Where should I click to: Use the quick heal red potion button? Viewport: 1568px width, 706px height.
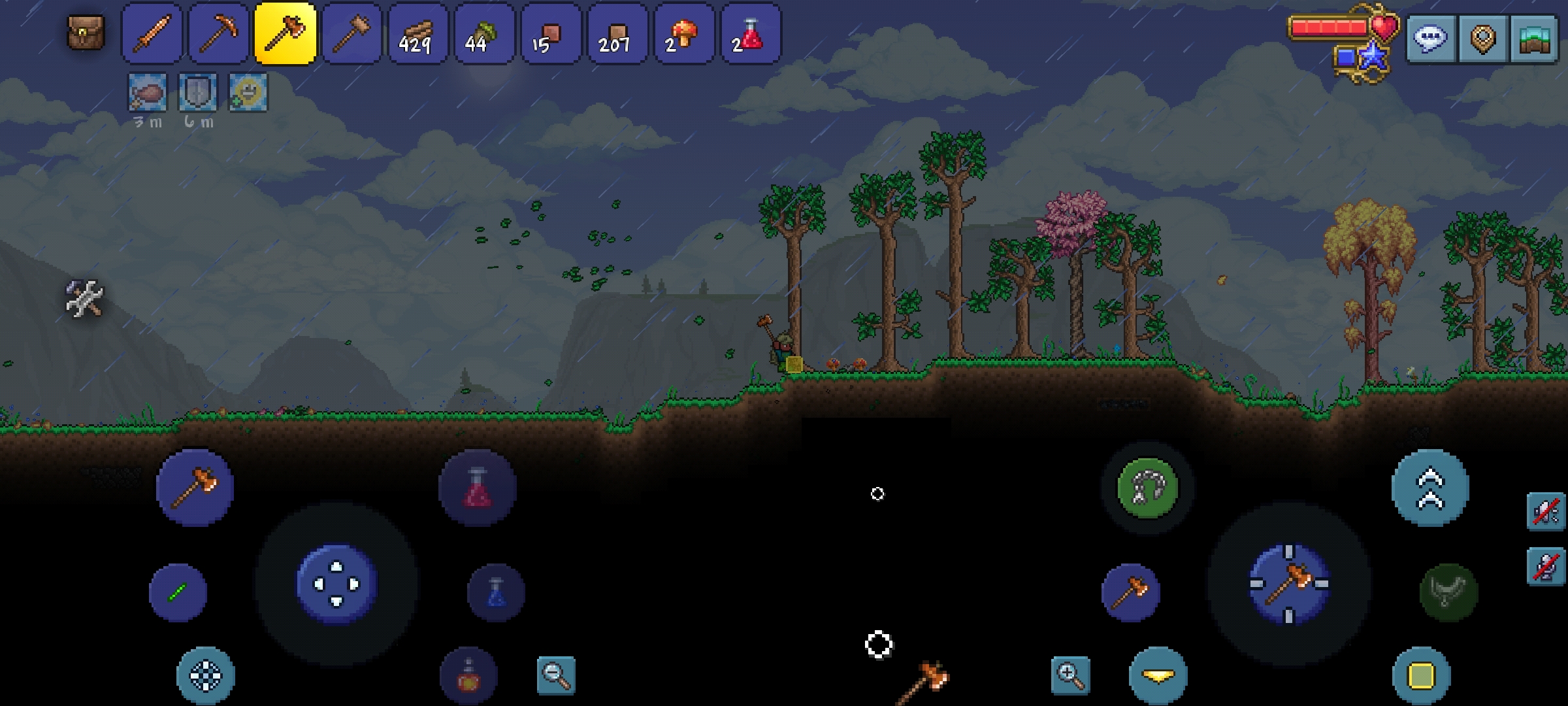pos(478,488)
